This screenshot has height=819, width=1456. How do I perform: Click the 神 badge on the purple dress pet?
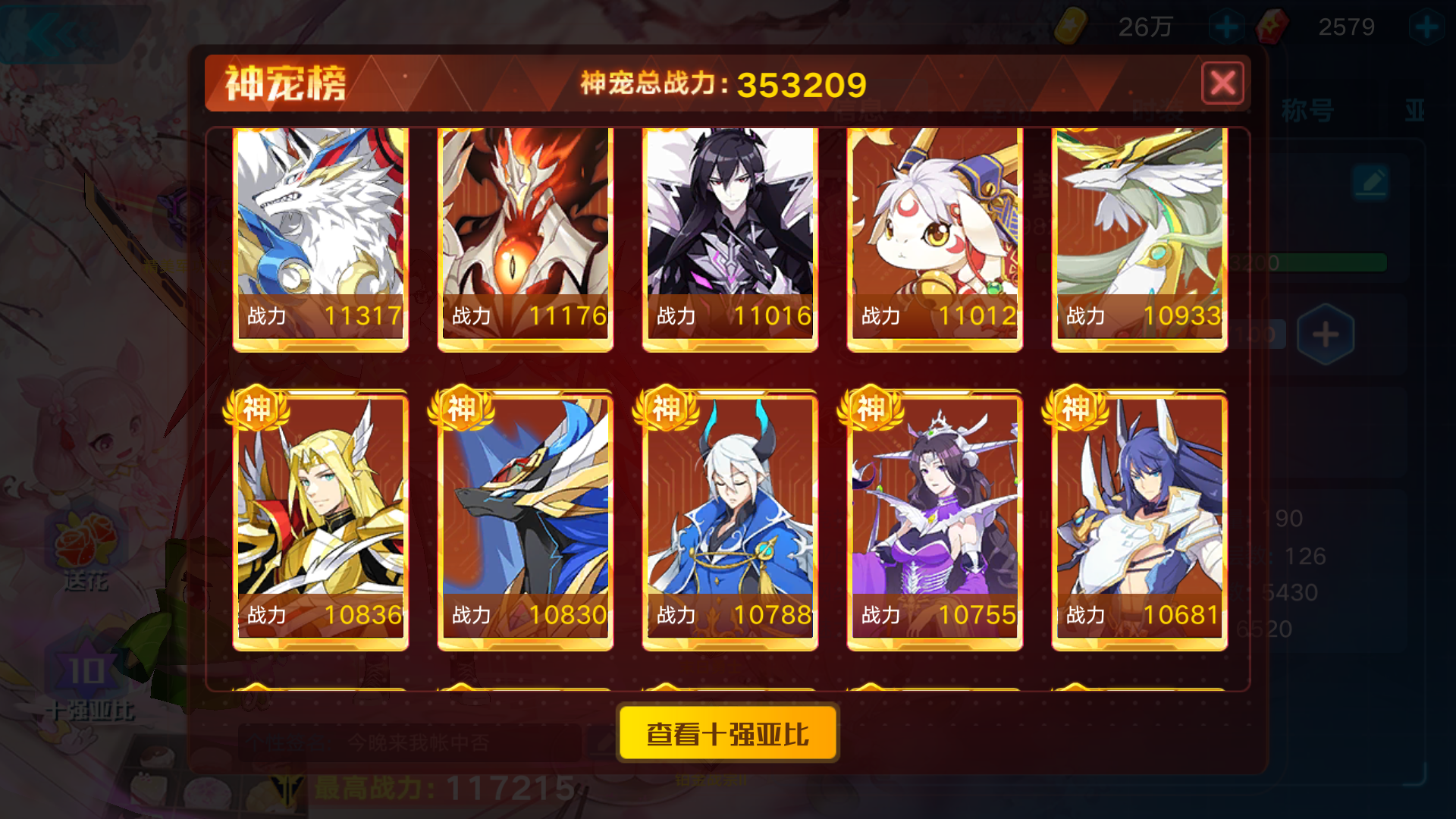click(x=871, y=407)
